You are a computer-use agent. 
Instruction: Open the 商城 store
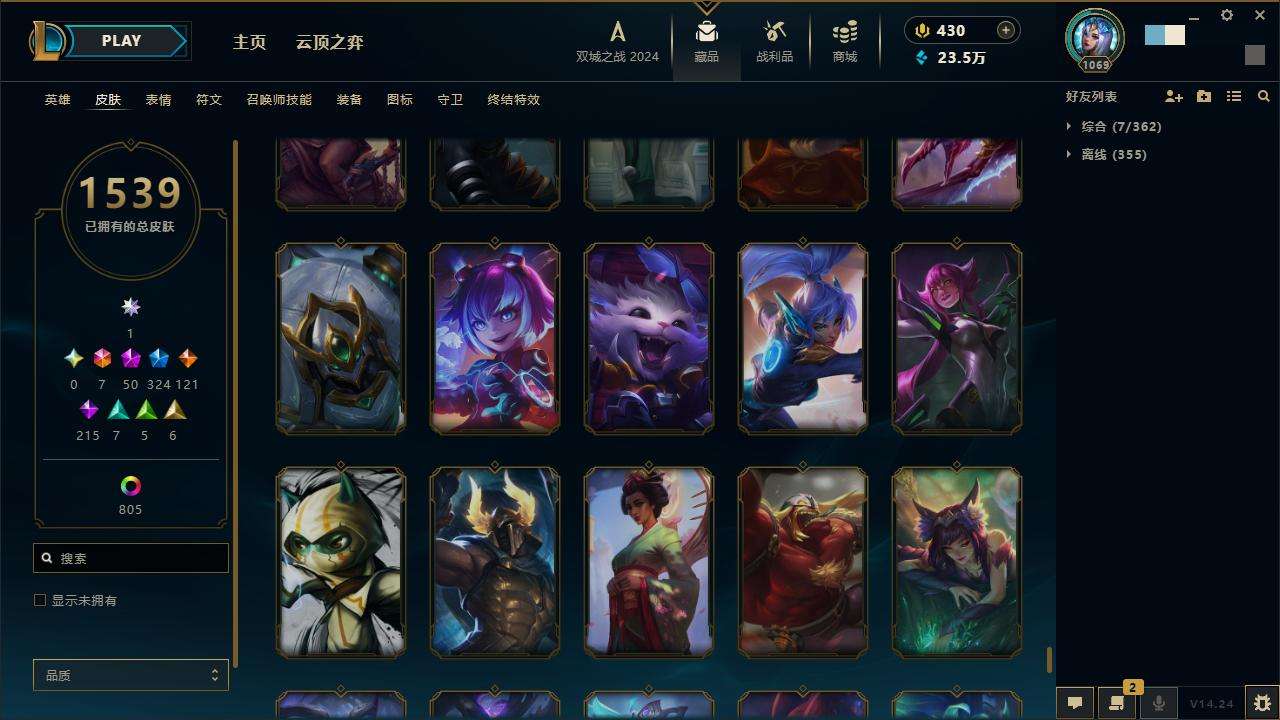pyautogui.click(x=845, y=42)
